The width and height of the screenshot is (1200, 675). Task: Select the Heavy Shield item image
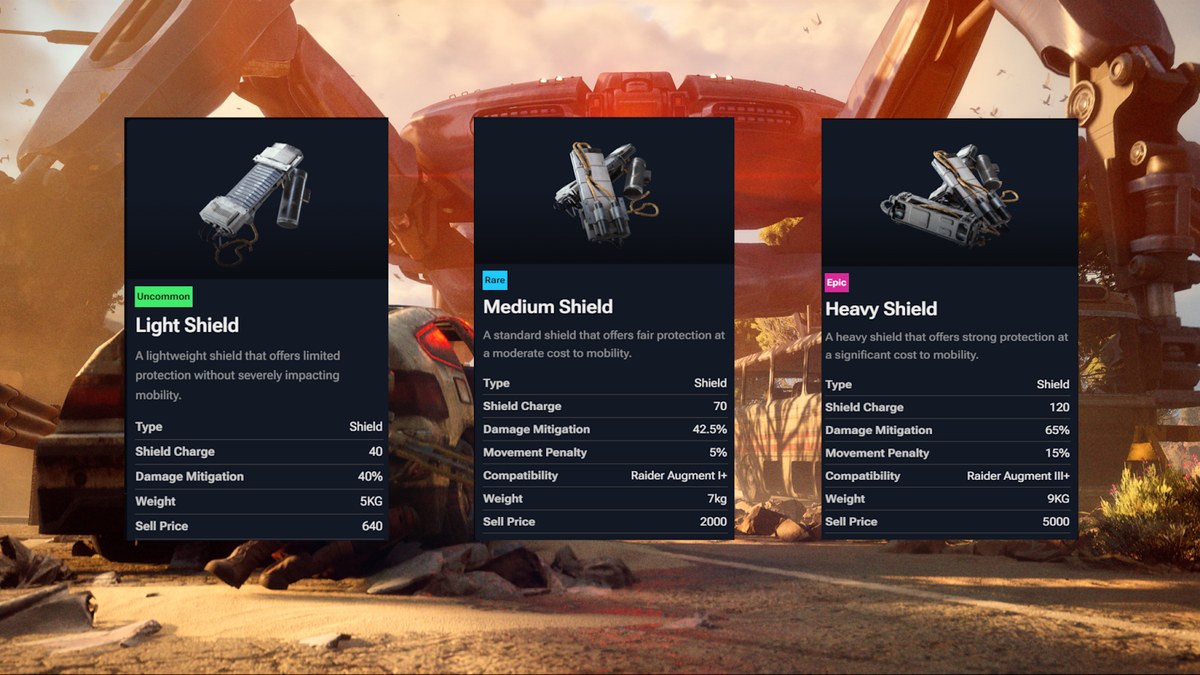coord(948,192)
